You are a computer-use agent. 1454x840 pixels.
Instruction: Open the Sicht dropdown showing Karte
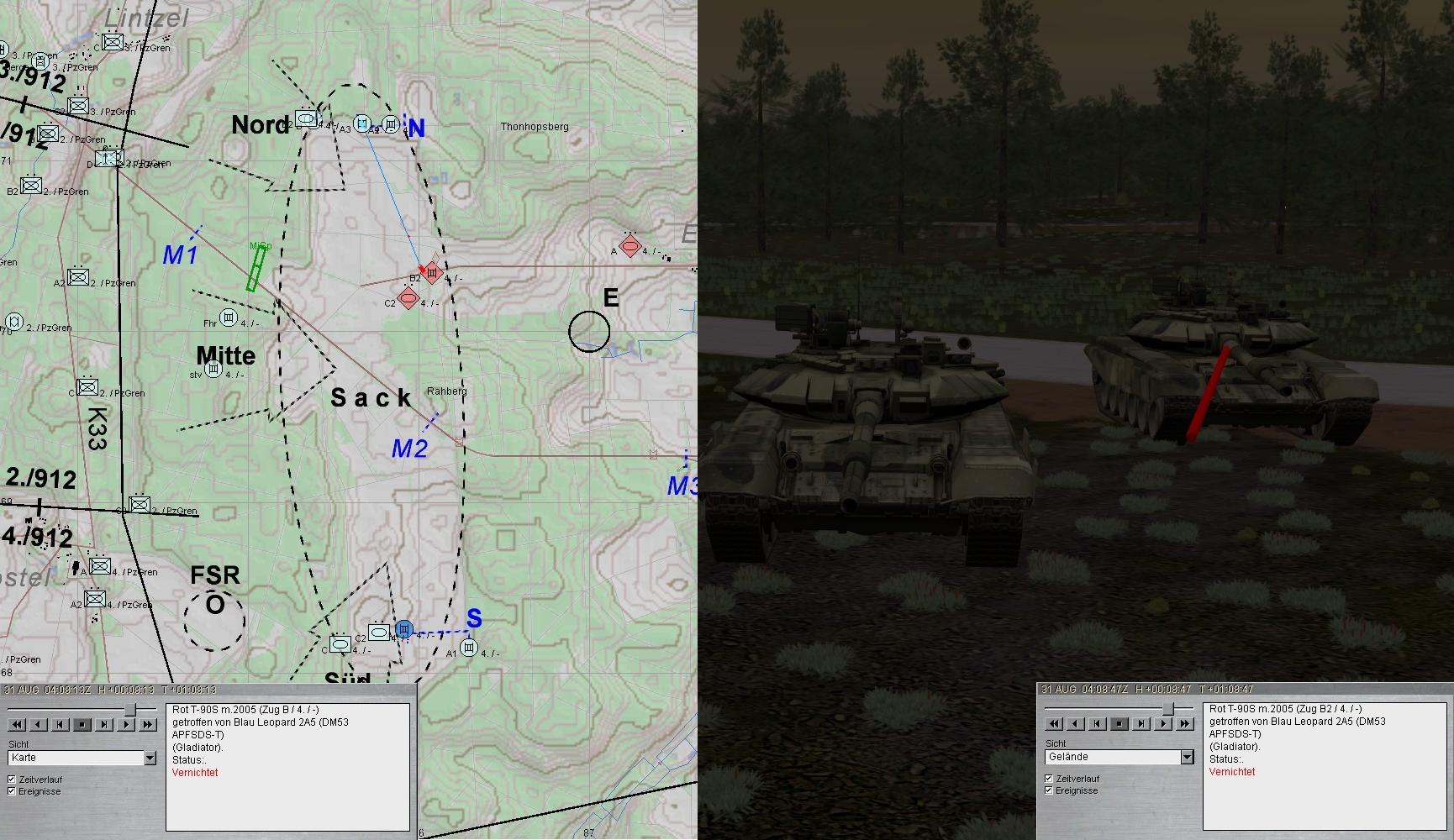coord(150,759)
